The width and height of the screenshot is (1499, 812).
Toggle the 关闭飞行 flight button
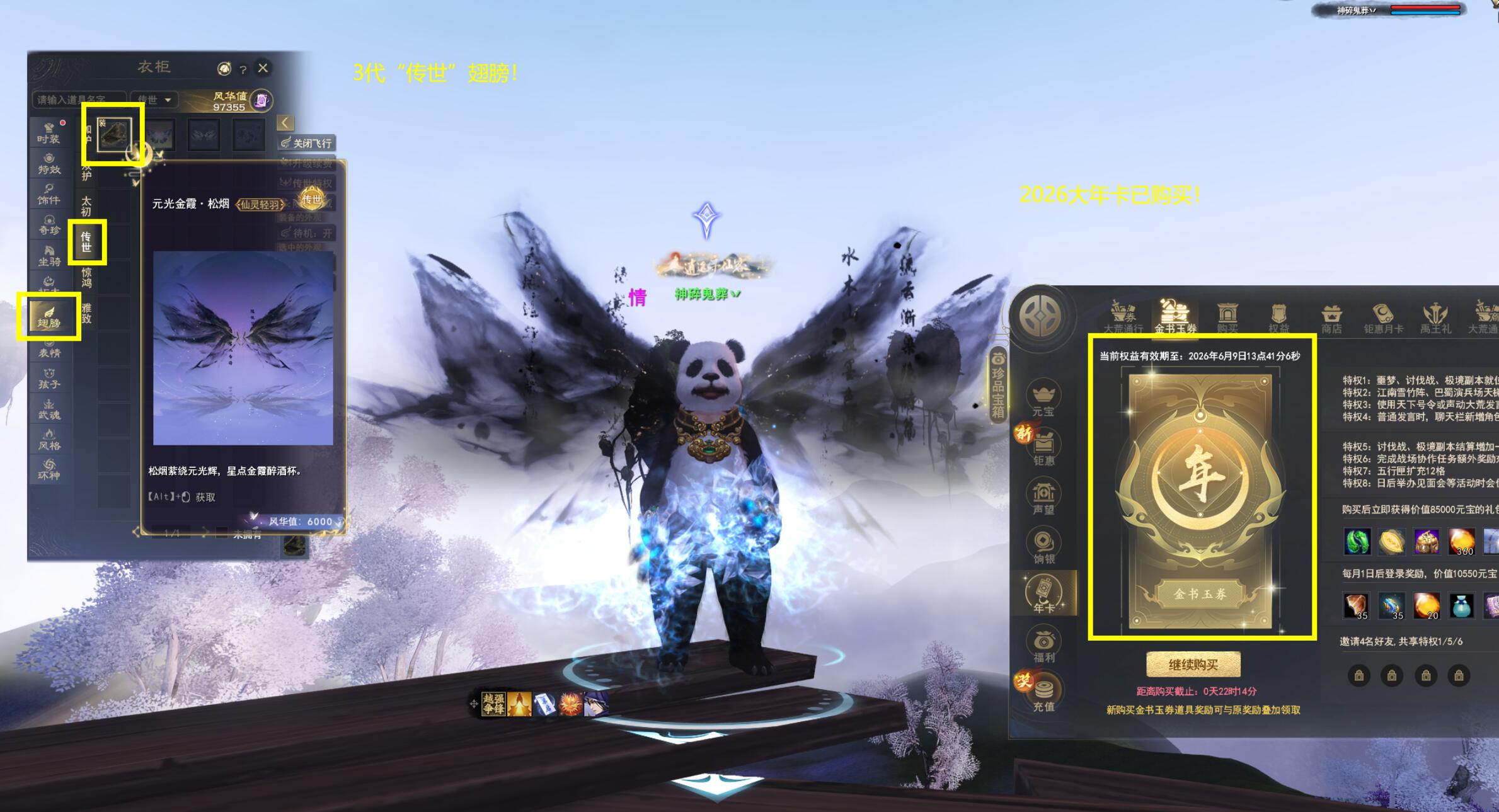point(307,143)
